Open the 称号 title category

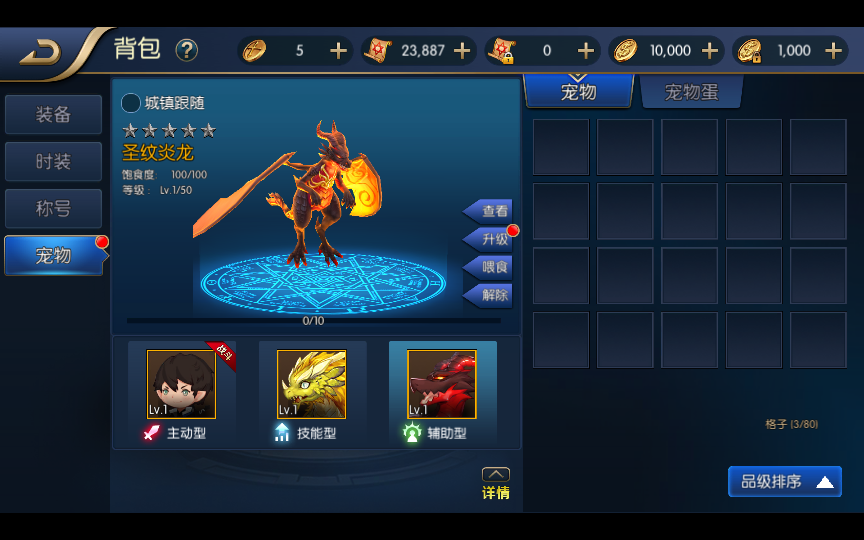(53, 209)
